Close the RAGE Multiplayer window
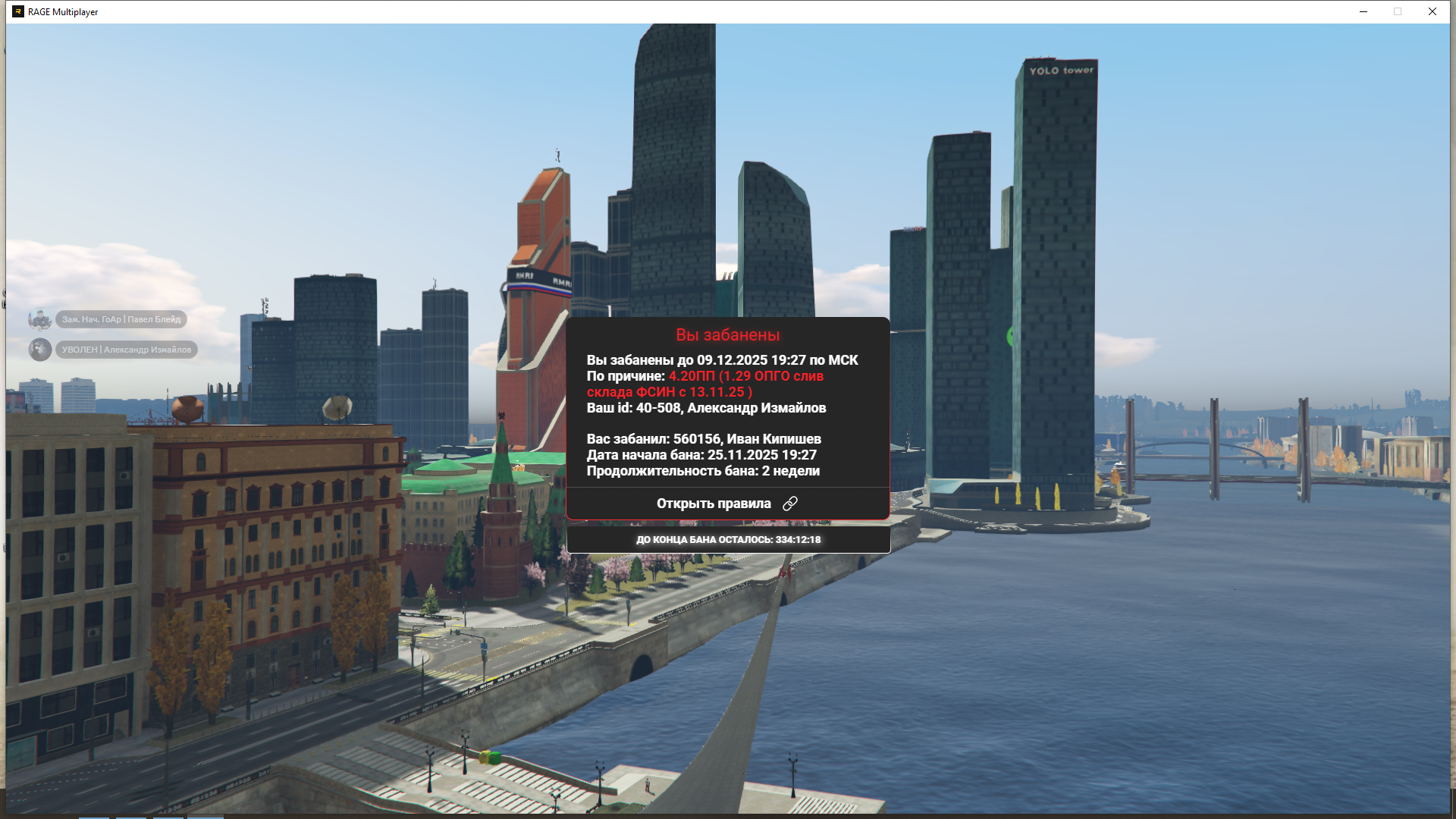The width and height of the screenshot is (1456, 819). tap(1432, 11)
